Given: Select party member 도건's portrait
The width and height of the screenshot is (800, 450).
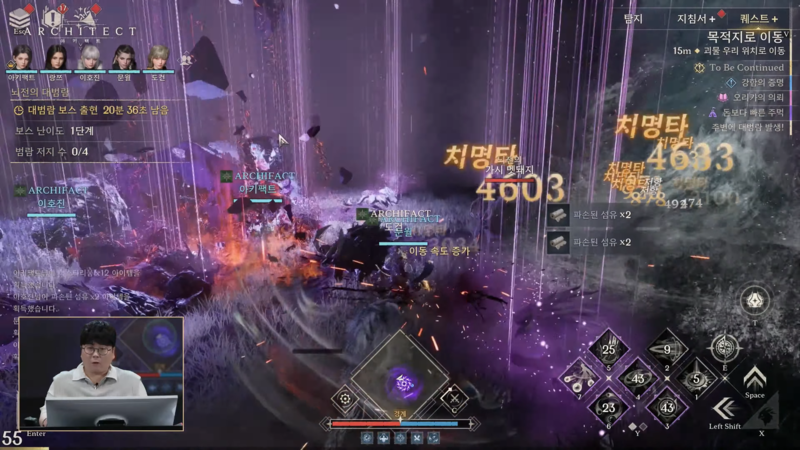Looking at the screenshot, I should 157,57.
